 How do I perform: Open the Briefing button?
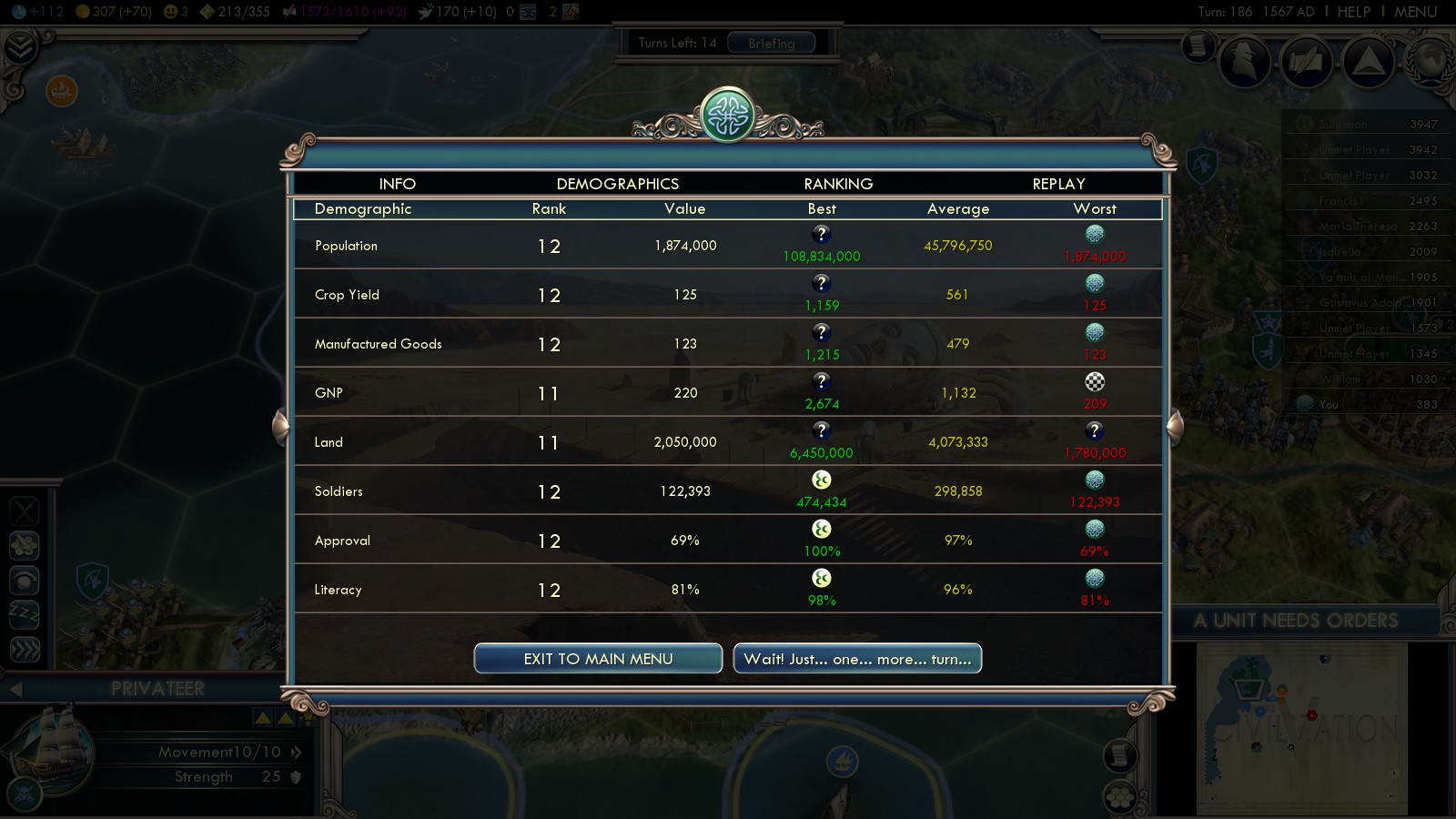771,43
